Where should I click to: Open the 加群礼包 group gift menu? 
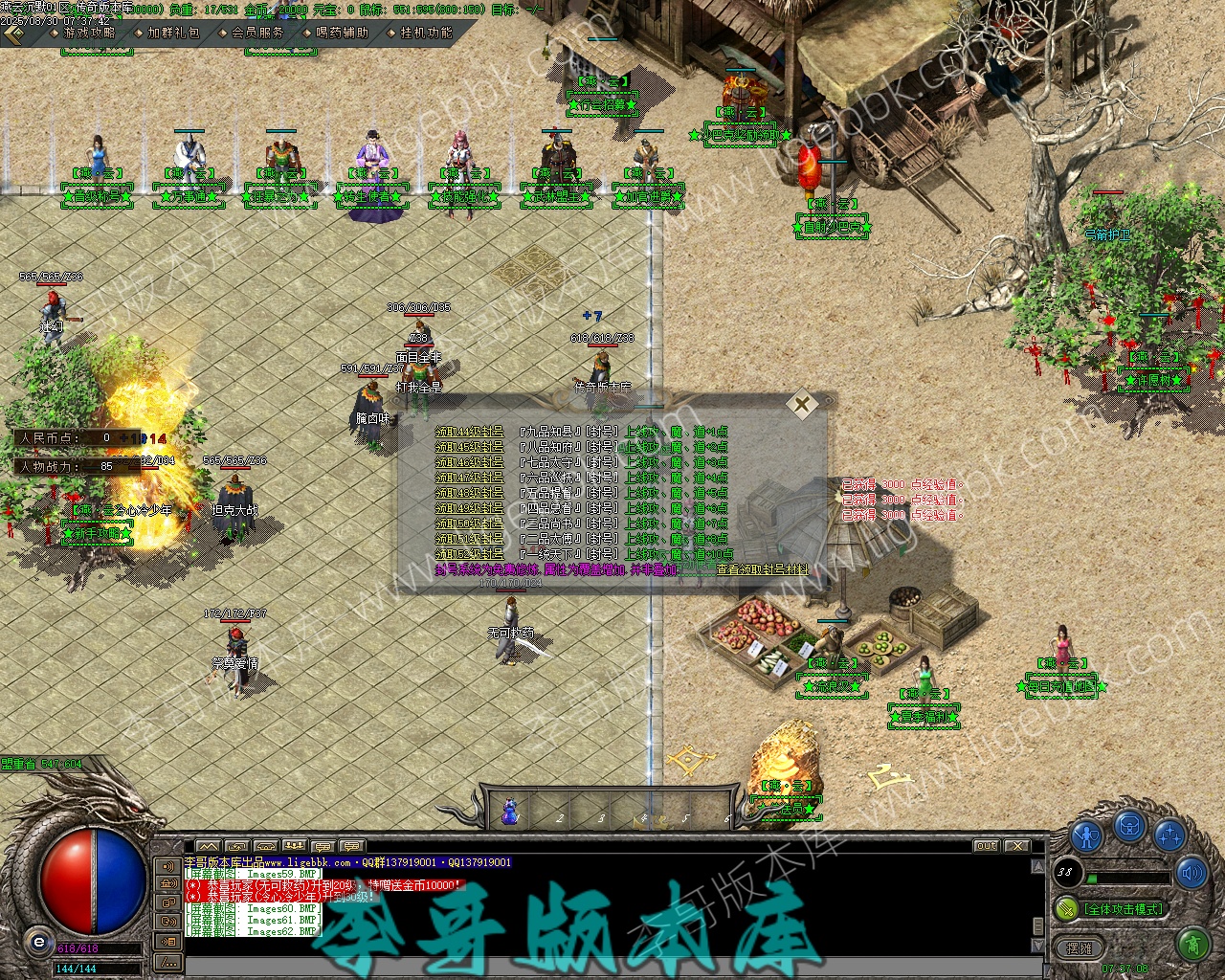[173, 33]
